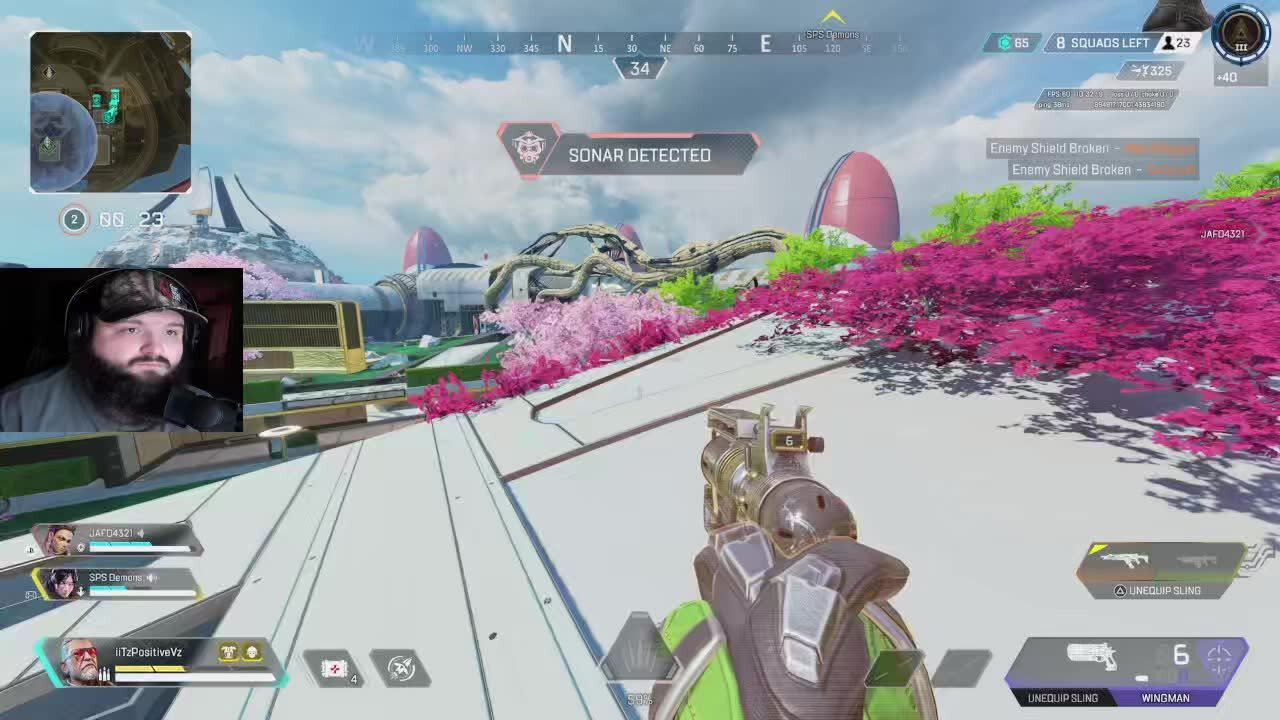The image size is (1280, 720).
Task: Click the iiTzPositiveVz legend portrait
Action: tap(80, 662)
